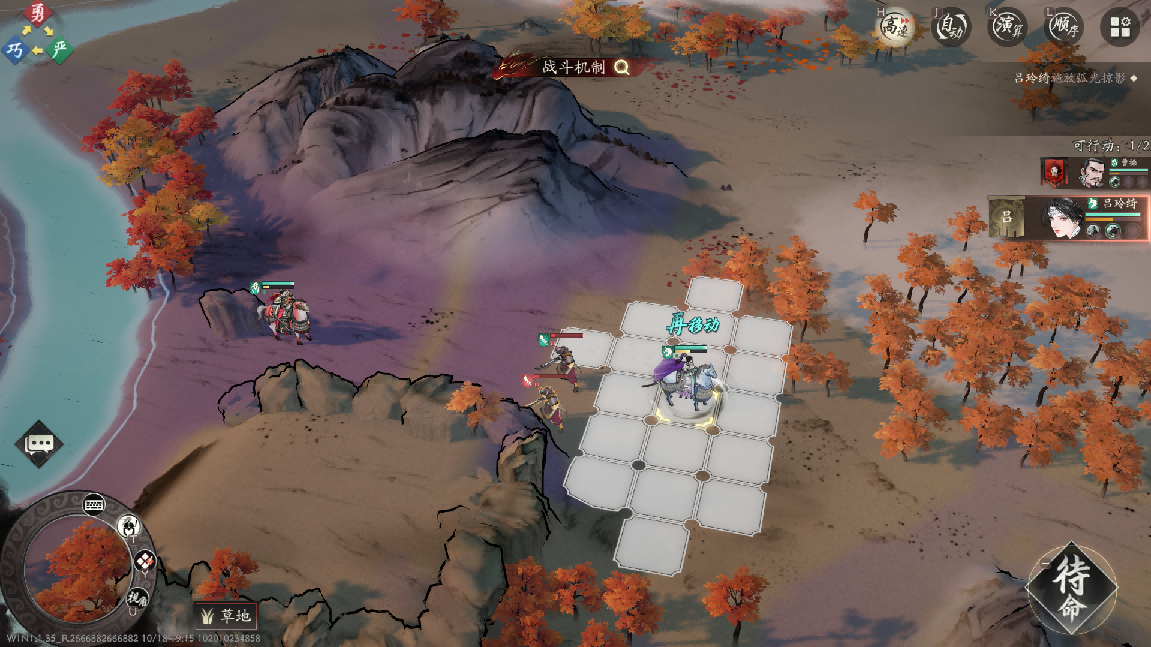Click the green 严 attribute diamond
The height and width of the screenshot is (647, 1151).
coord(61,50)
